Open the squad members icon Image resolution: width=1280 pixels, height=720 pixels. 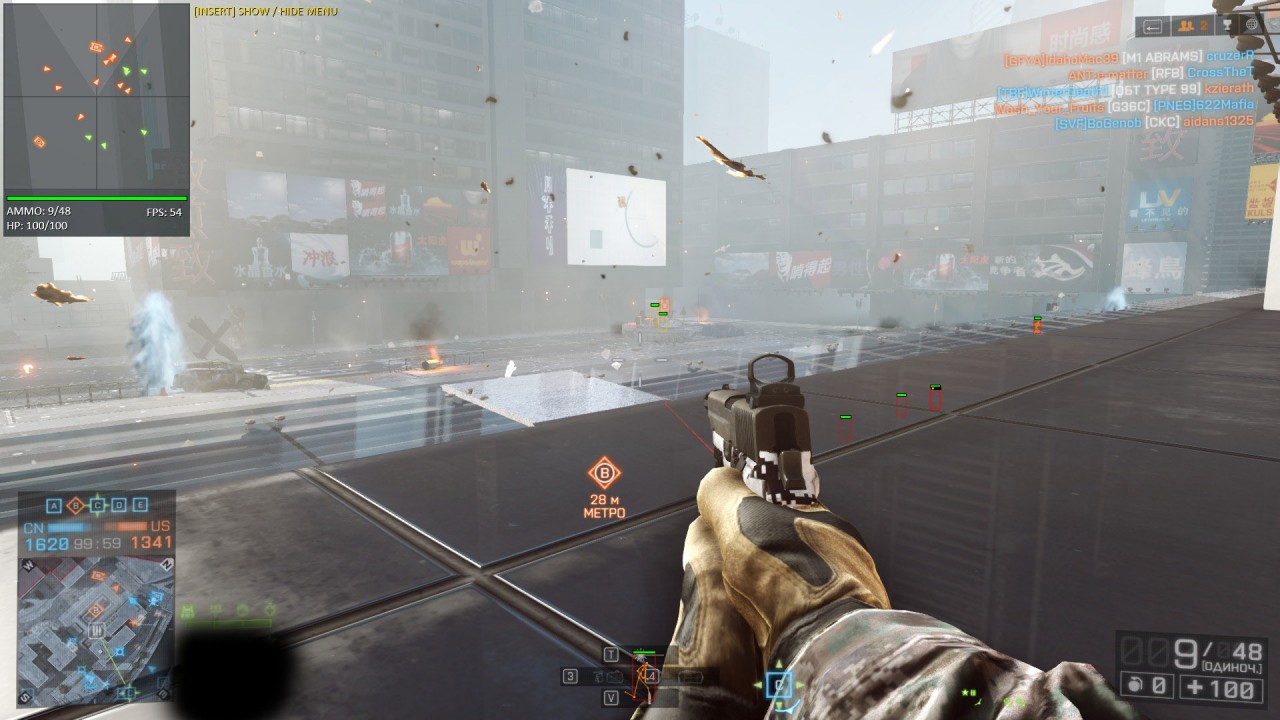click(1191, 26)
